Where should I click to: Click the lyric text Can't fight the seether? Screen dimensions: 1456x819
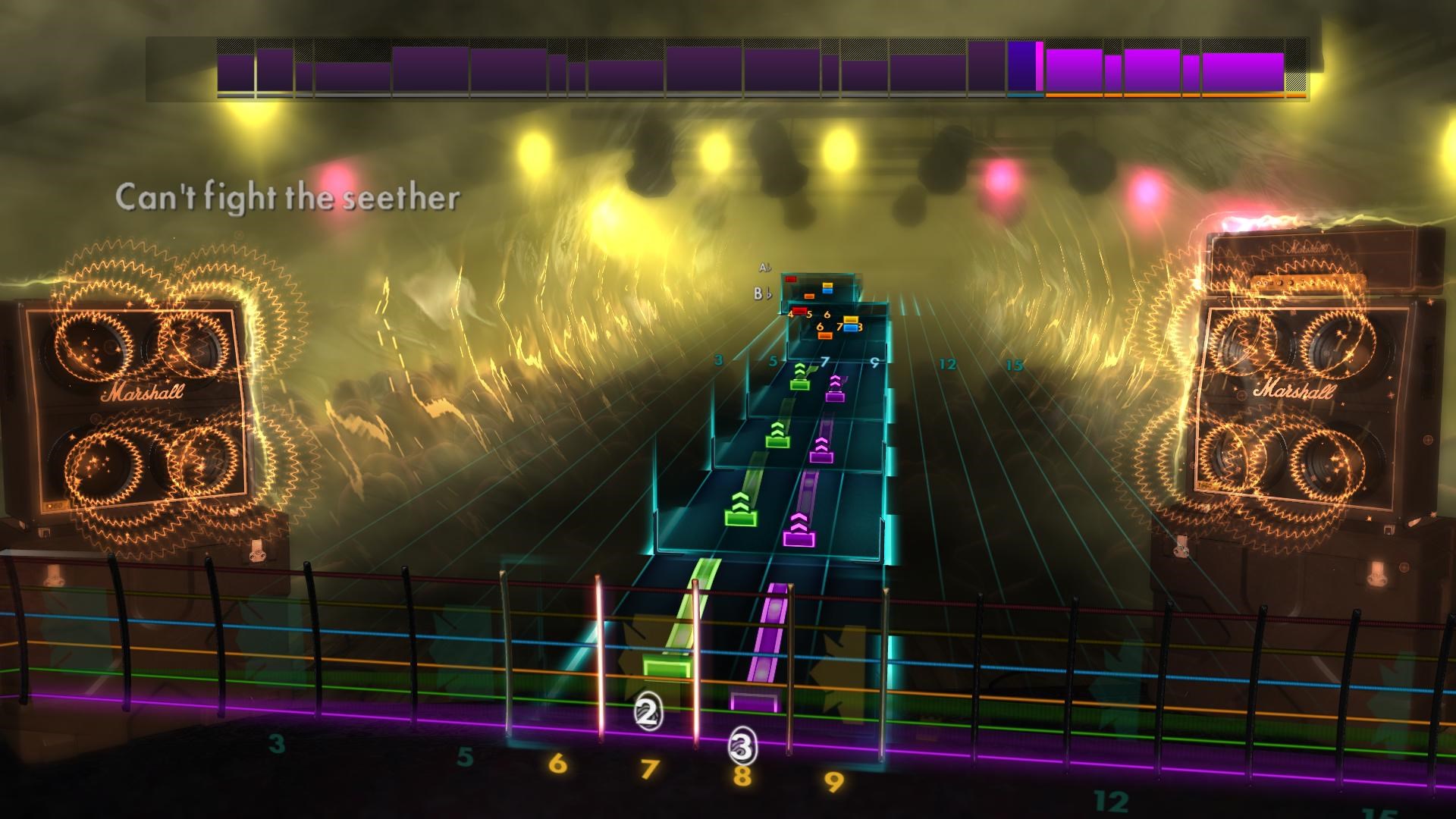pyautogui.click(x=288, y=196)
